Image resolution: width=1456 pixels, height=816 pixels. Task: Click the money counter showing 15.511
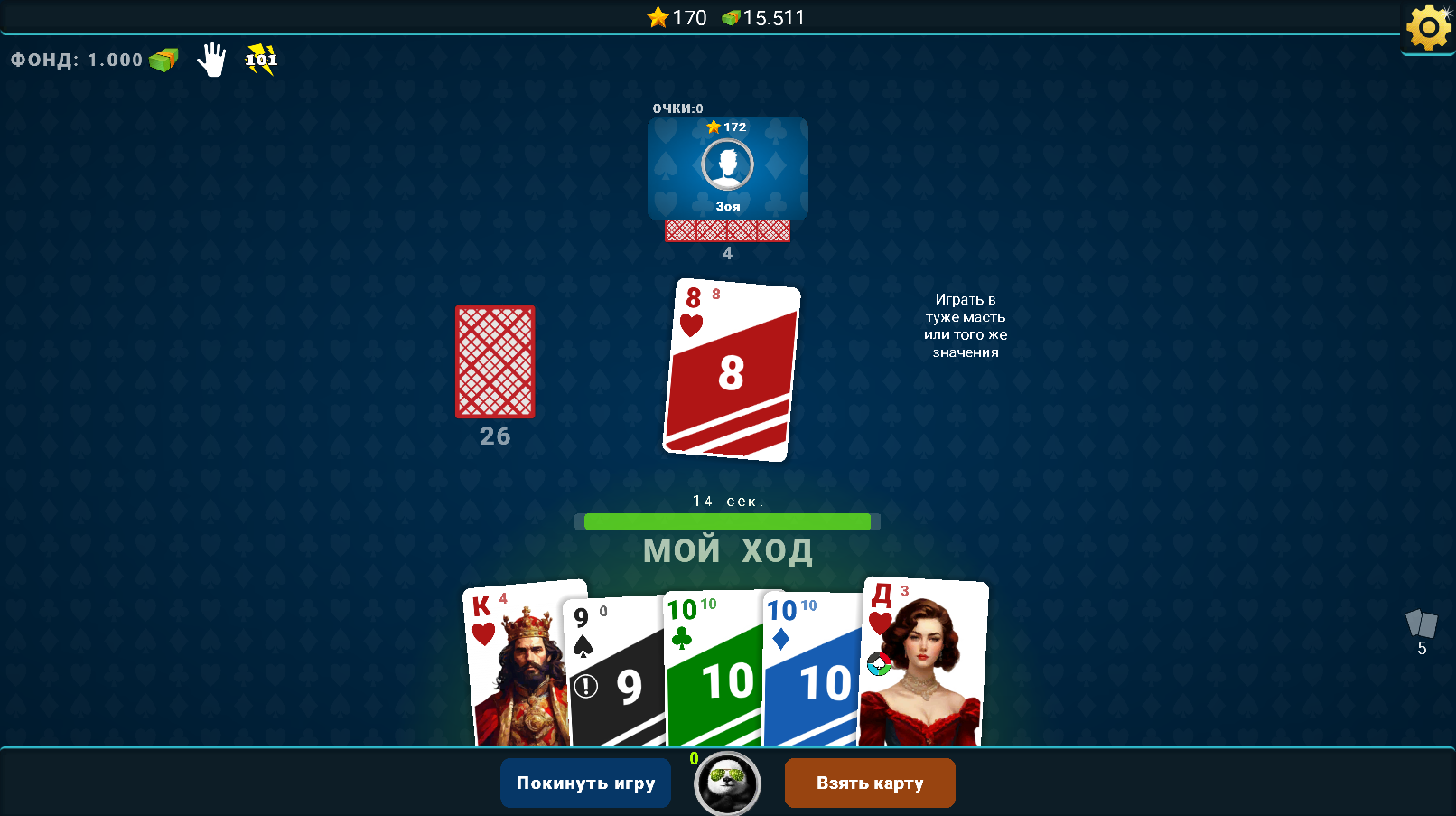pos(767,17)
